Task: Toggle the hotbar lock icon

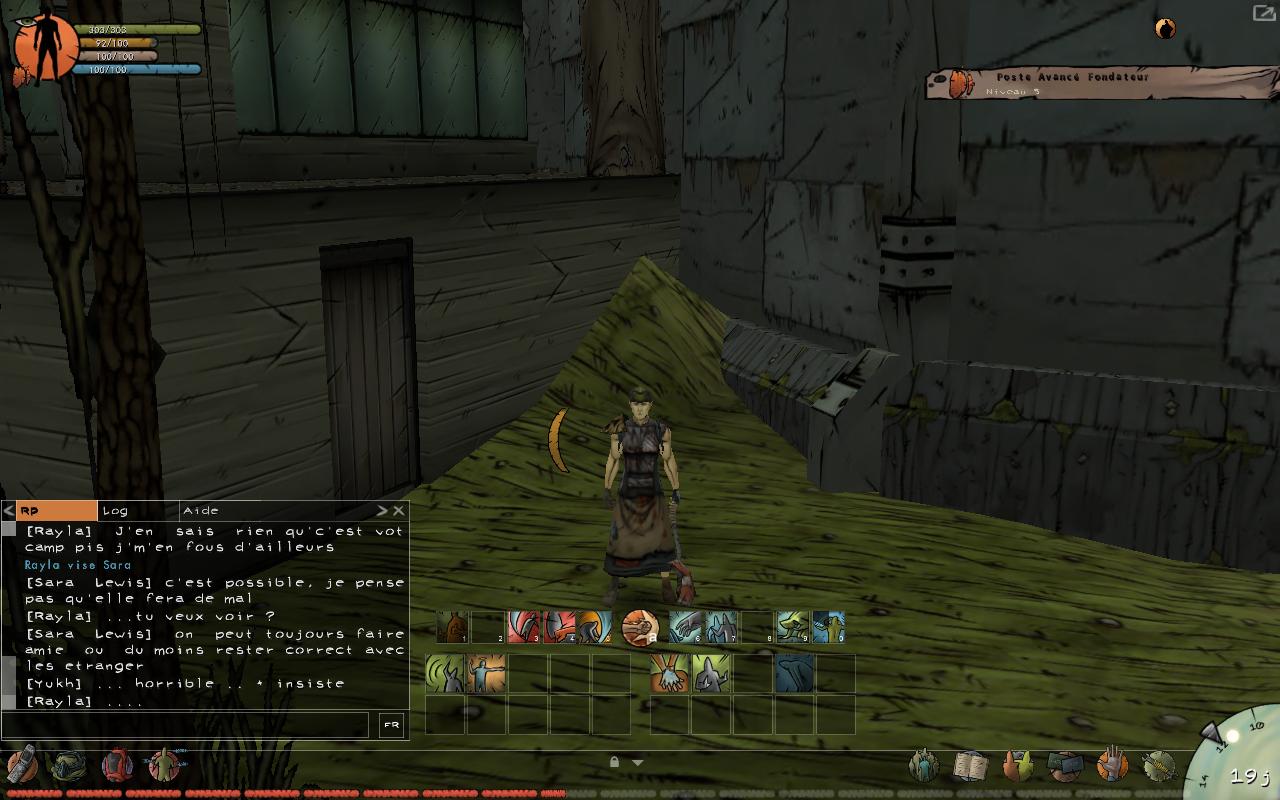Action: [614, 762]
